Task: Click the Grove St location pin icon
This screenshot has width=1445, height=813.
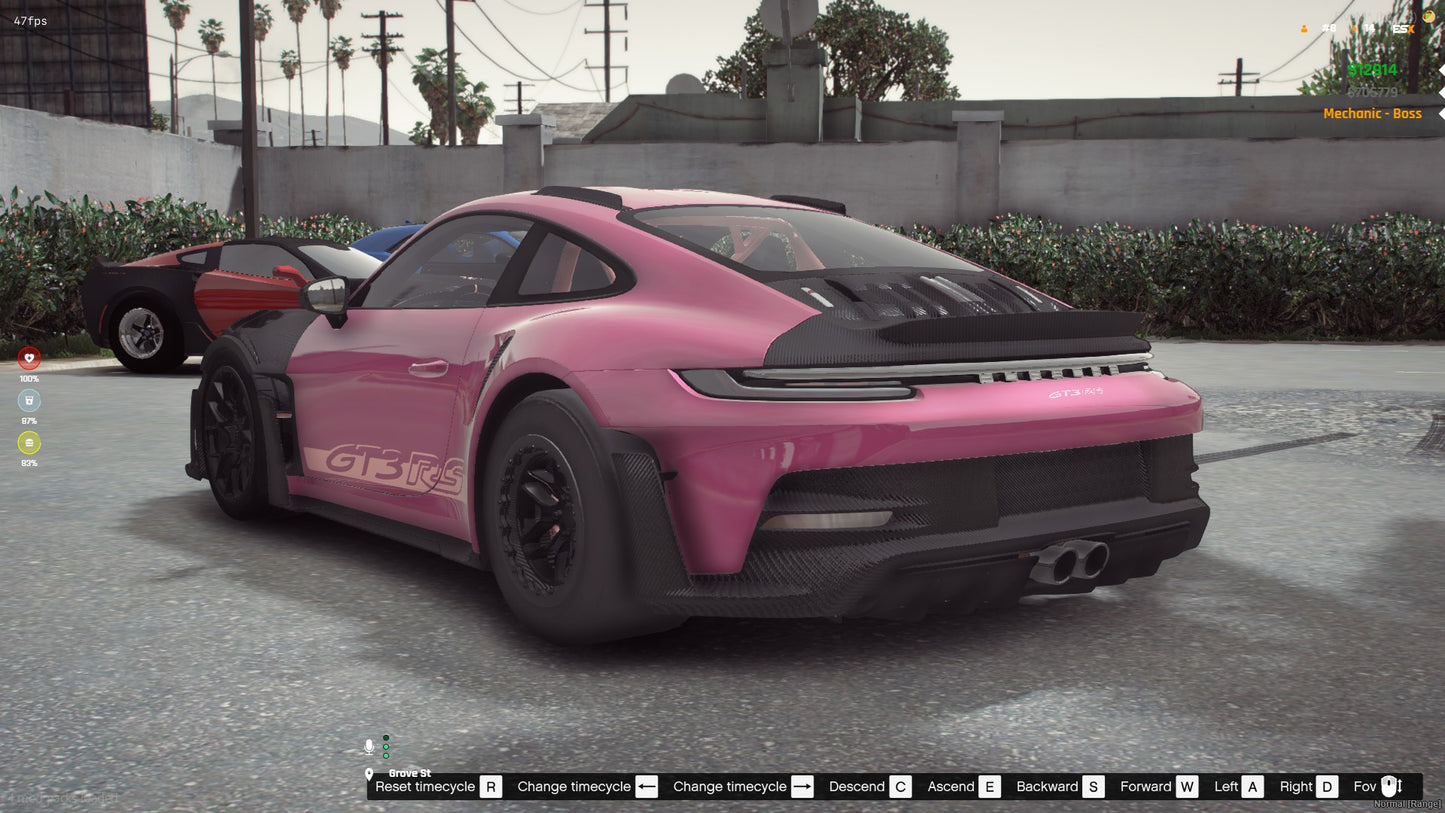Action: (370, 774)
